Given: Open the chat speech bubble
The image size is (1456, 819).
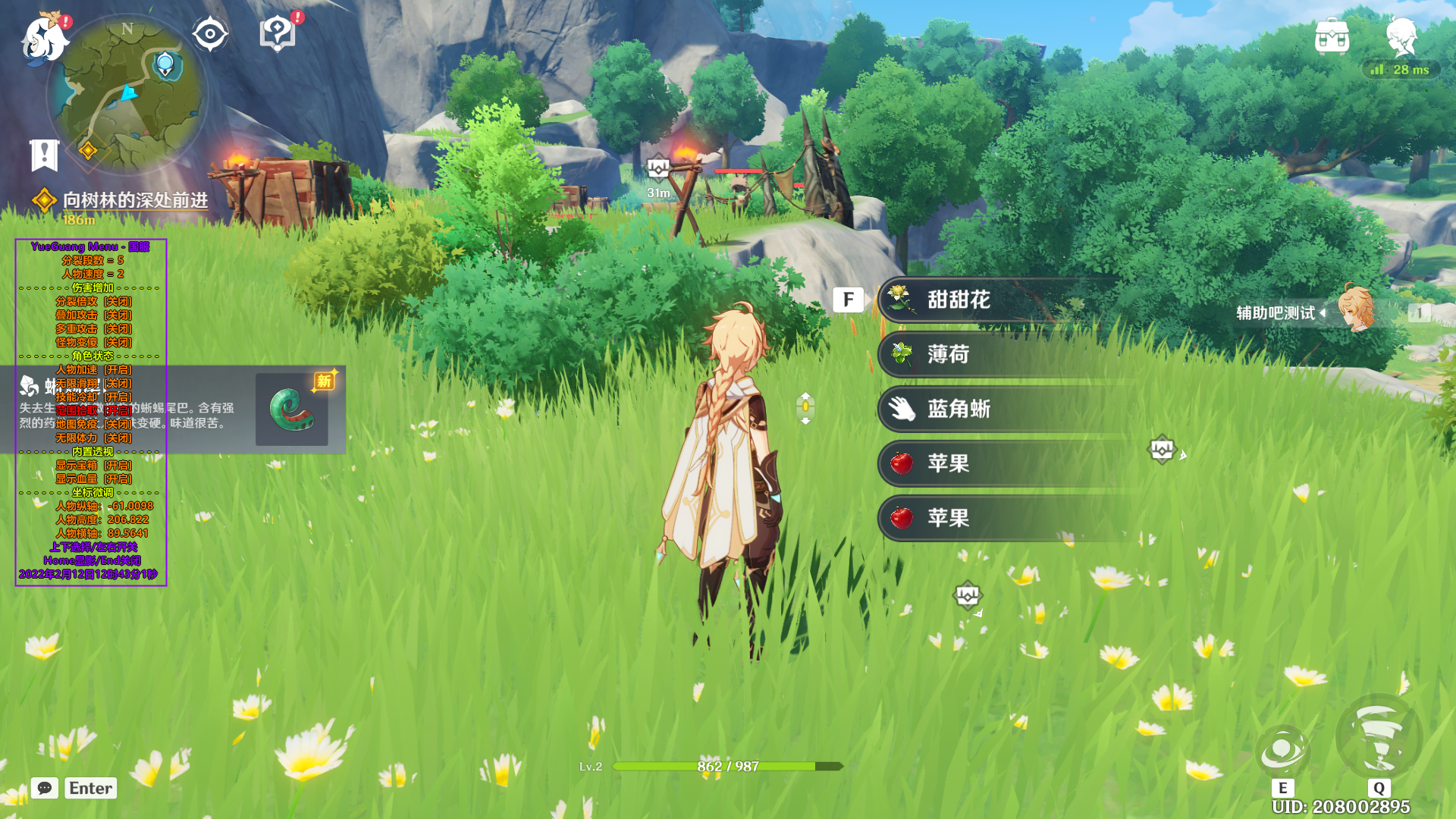Looking at the screenshot, I should pyautogui.click(x=45, y=788).
